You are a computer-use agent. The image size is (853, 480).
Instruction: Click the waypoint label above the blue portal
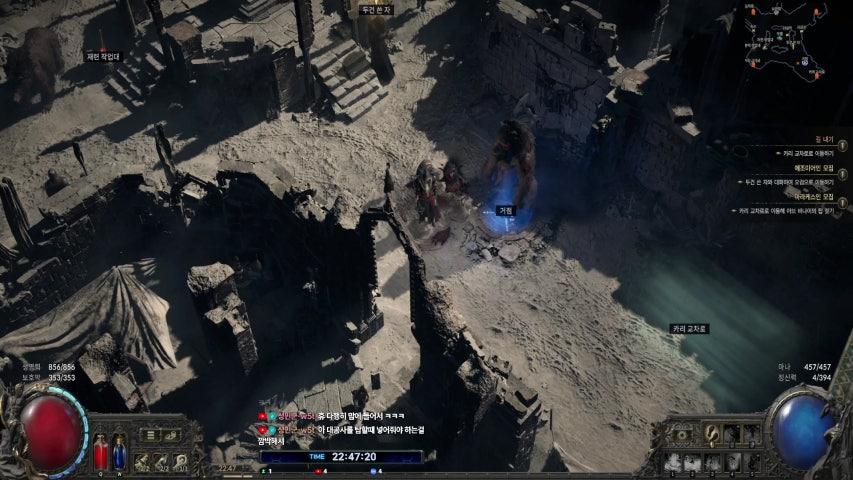506,211
